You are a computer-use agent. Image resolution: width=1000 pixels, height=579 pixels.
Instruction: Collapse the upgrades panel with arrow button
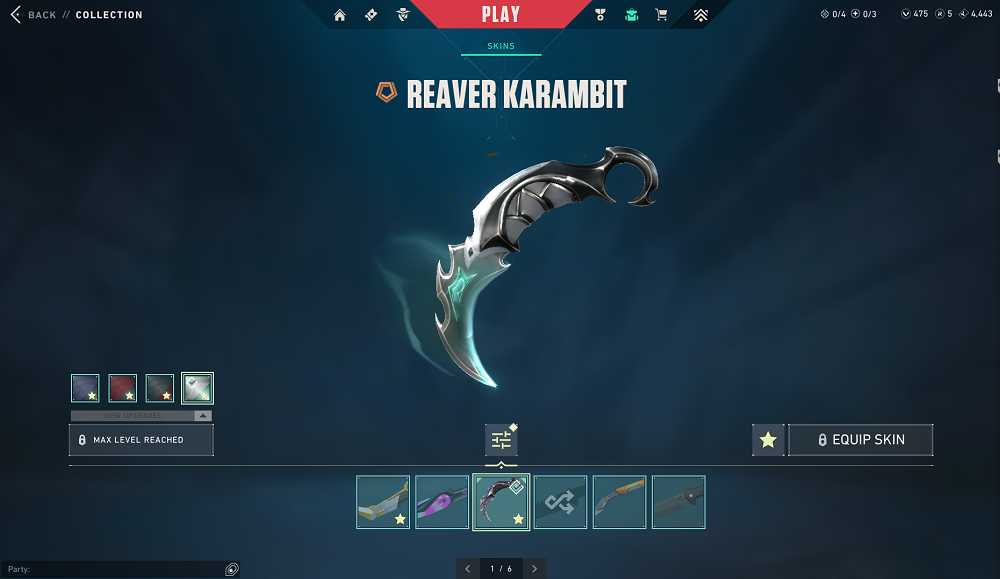click(x=203, y=415)
